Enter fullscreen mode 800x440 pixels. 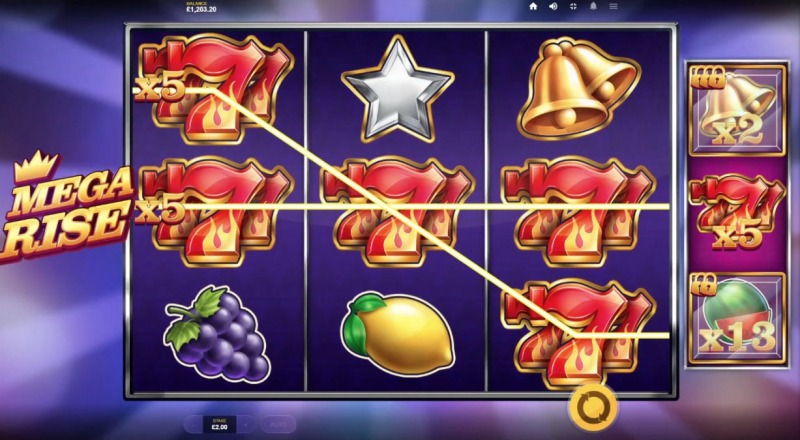click(574, 6)
